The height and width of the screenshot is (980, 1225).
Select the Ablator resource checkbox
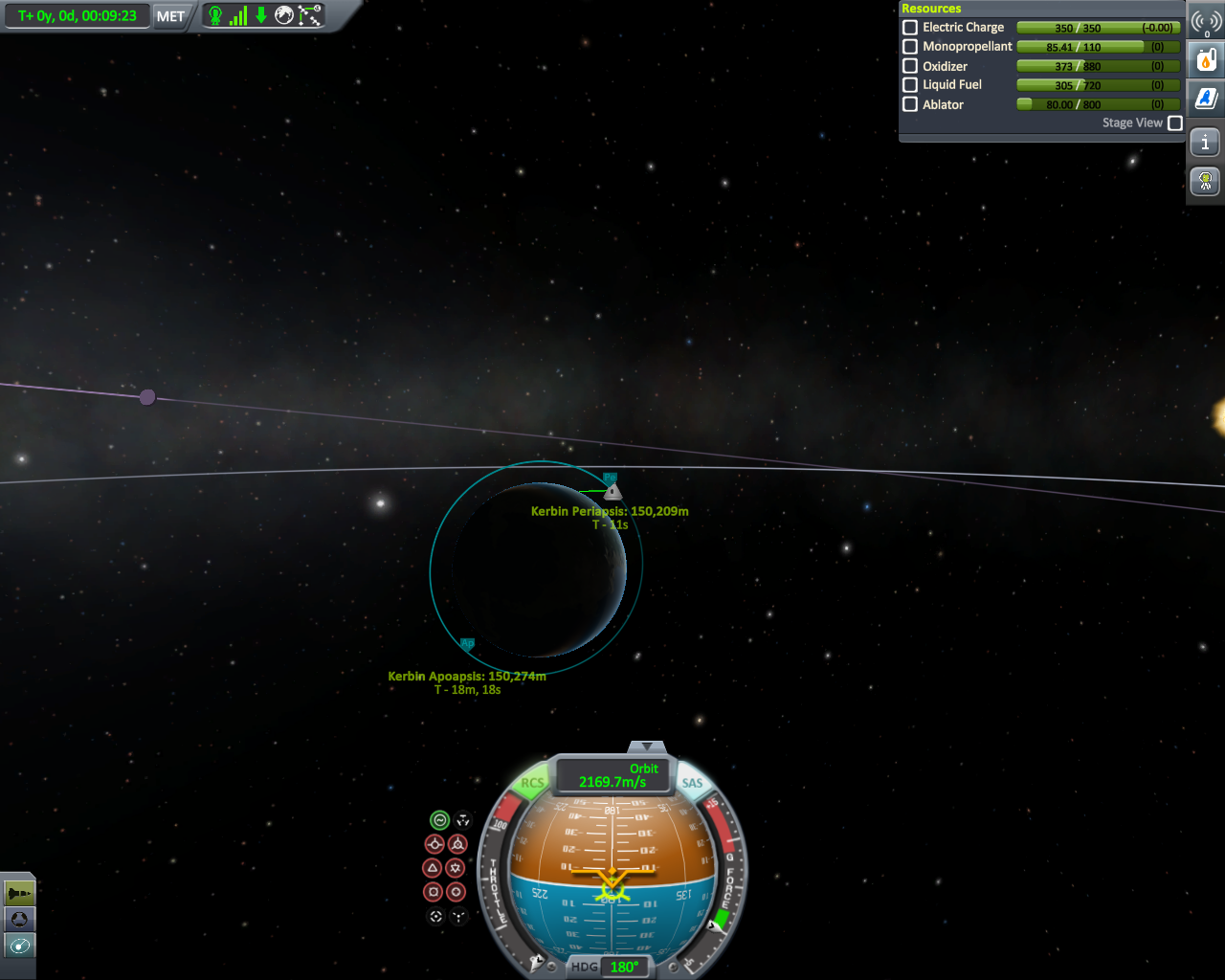[x=910, y=104]
